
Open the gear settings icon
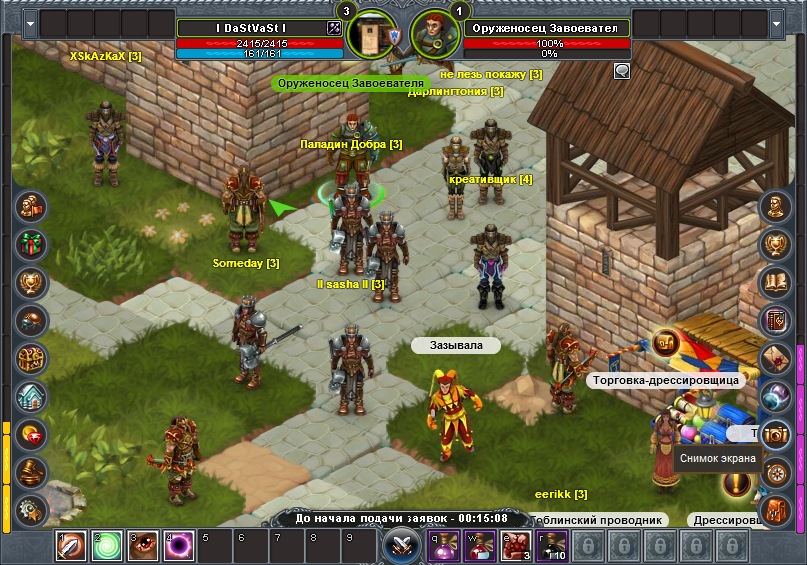[x=33, y=509]
